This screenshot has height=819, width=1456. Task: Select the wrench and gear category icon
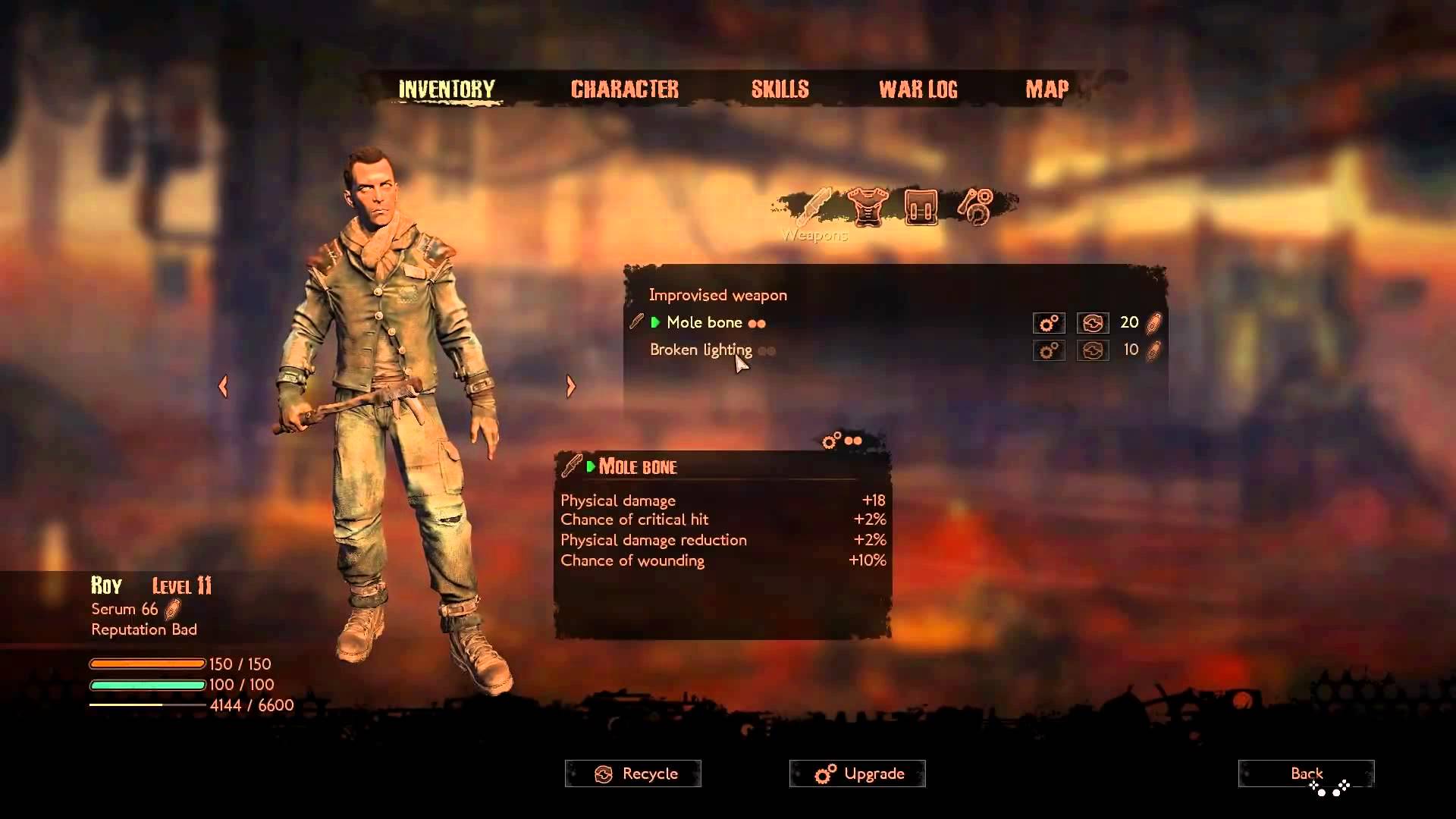click(974, 206)
